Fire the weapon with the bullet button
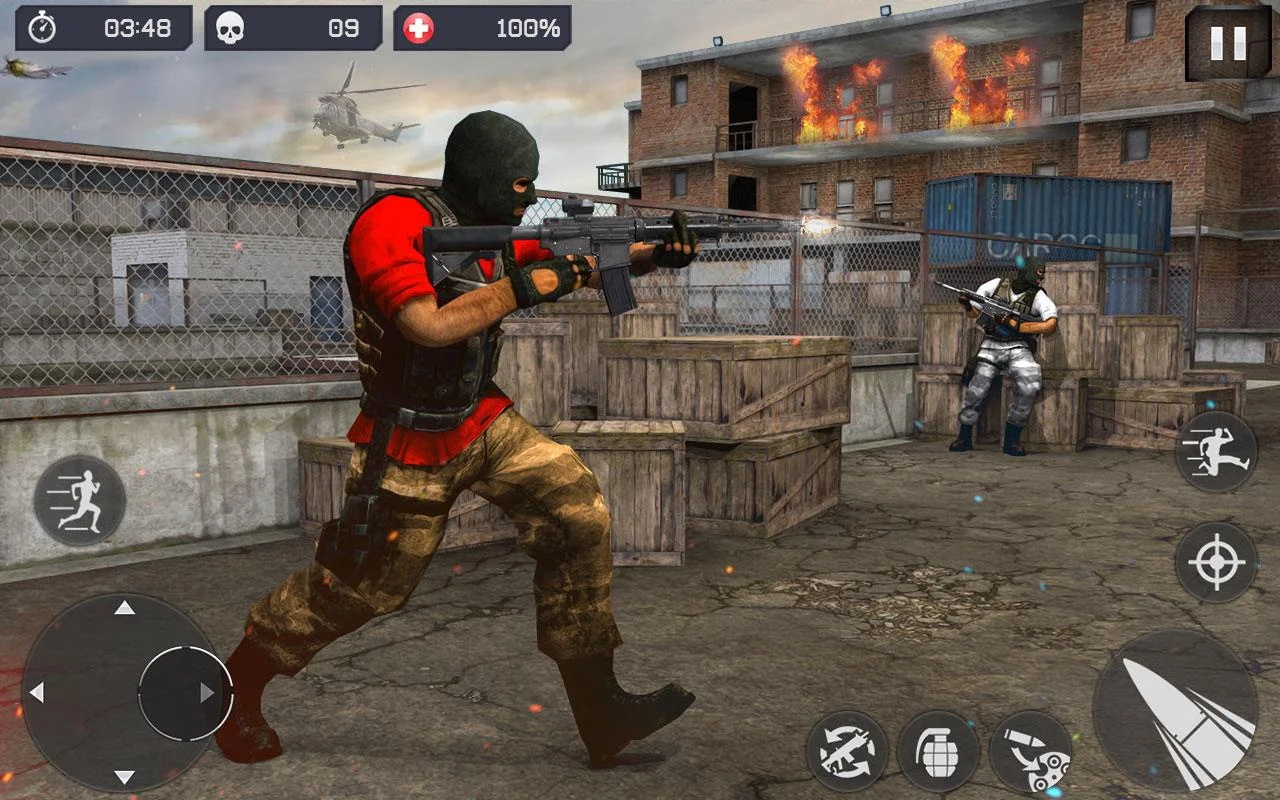 1176,710
